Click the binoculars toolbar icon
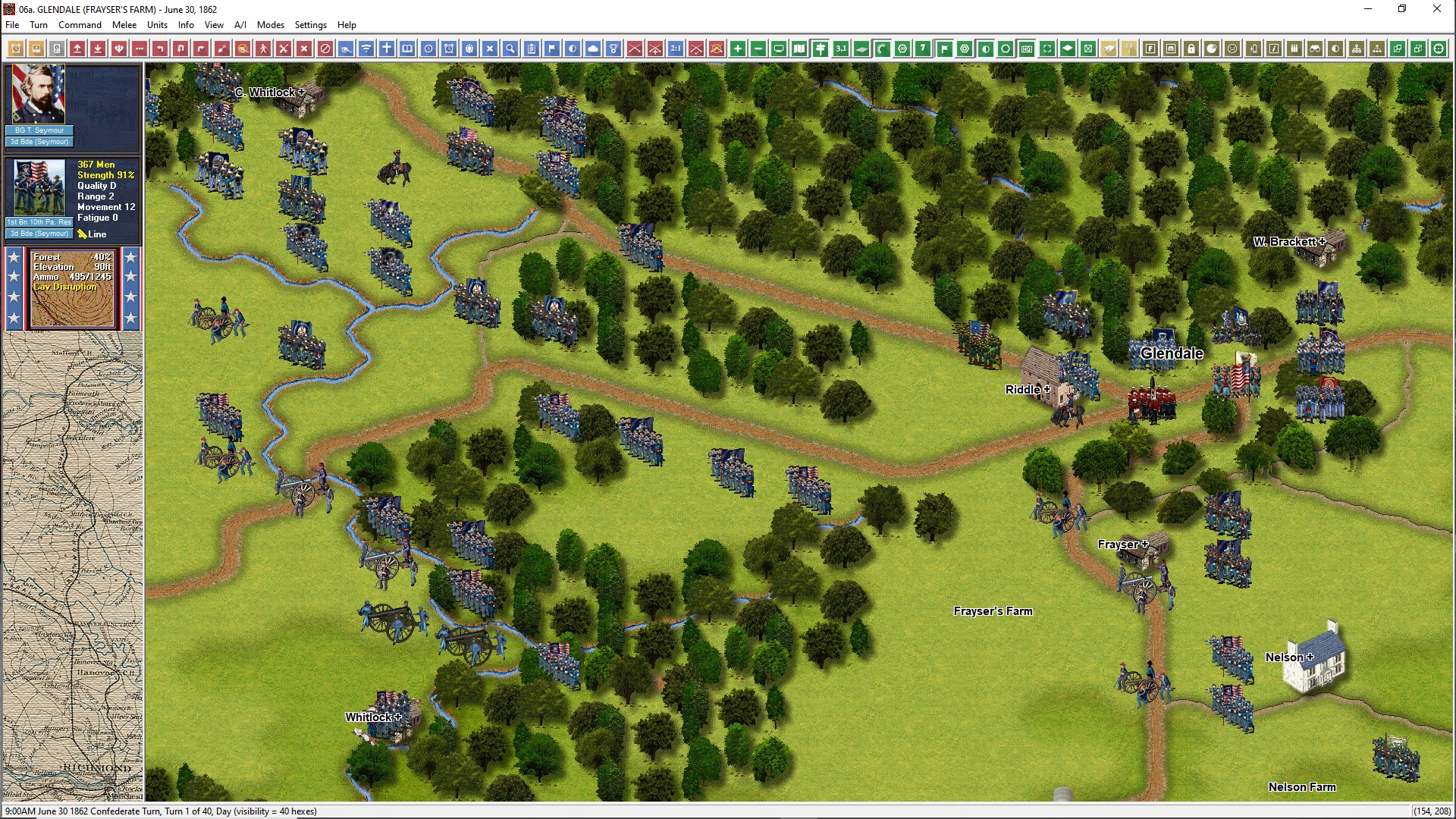 coord(1315,49)
